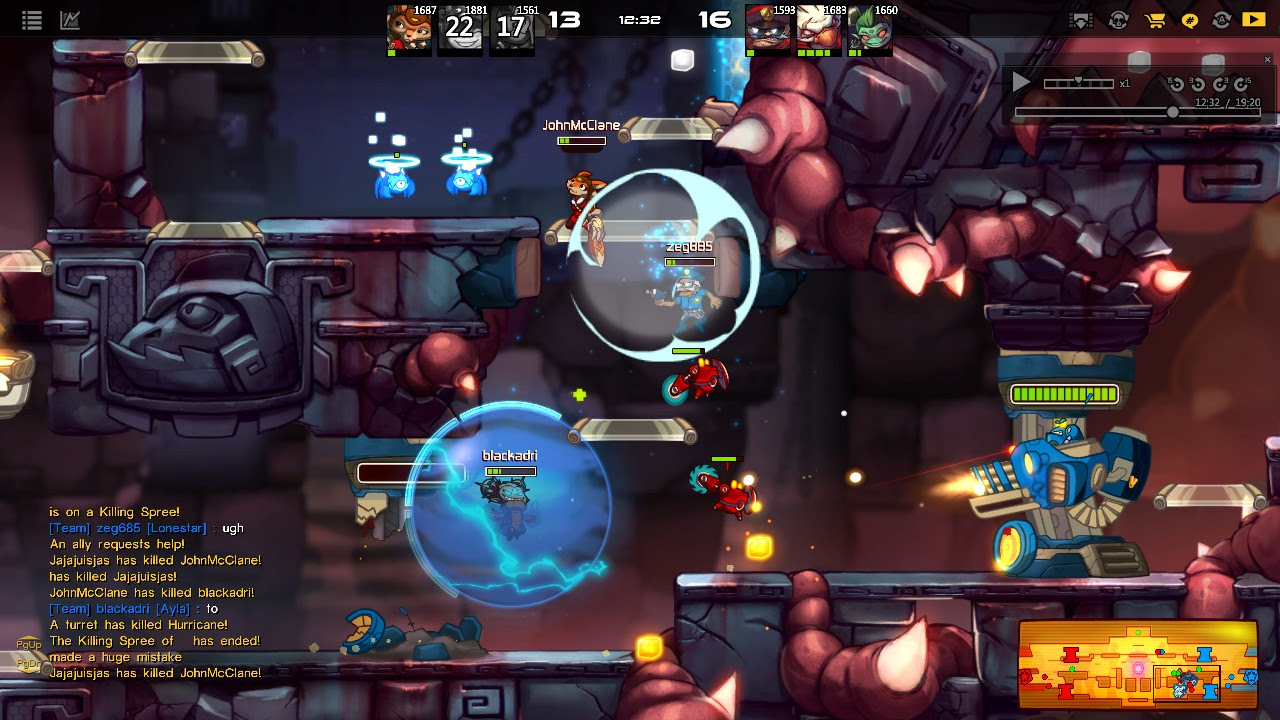
Task: Toggle the skull cycle icon
Action: (x=1118, y=19)
